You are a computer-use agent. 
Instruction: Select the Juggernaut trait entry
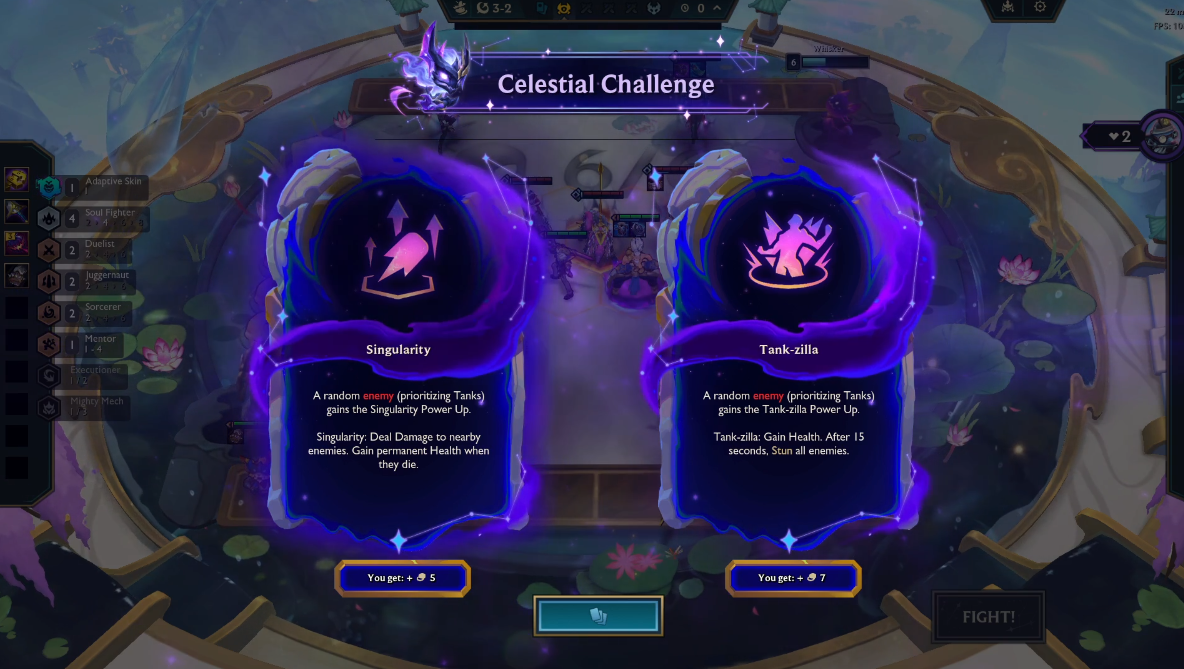(100, 280)
